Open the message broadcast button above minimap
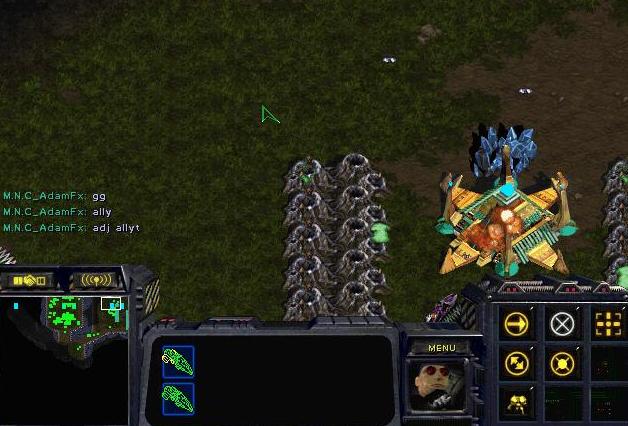This screenshot has height=426, width=628. [x=96, y=281]
